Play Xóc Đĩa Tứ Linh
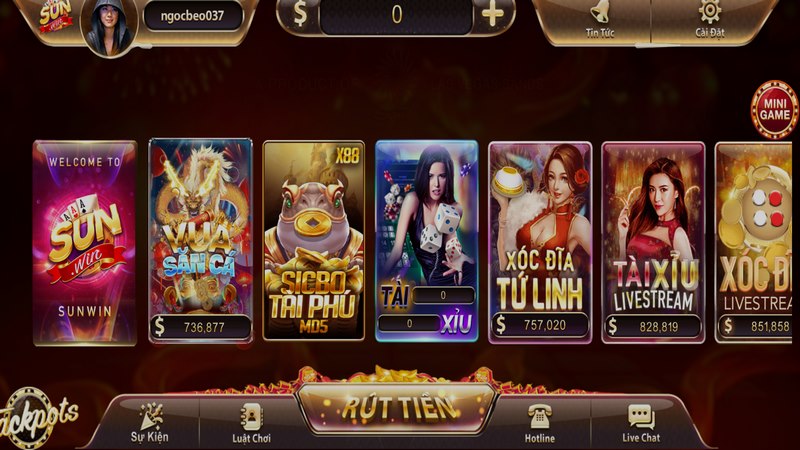The width and height of the screenshot is (800, 450). point(540,240)
